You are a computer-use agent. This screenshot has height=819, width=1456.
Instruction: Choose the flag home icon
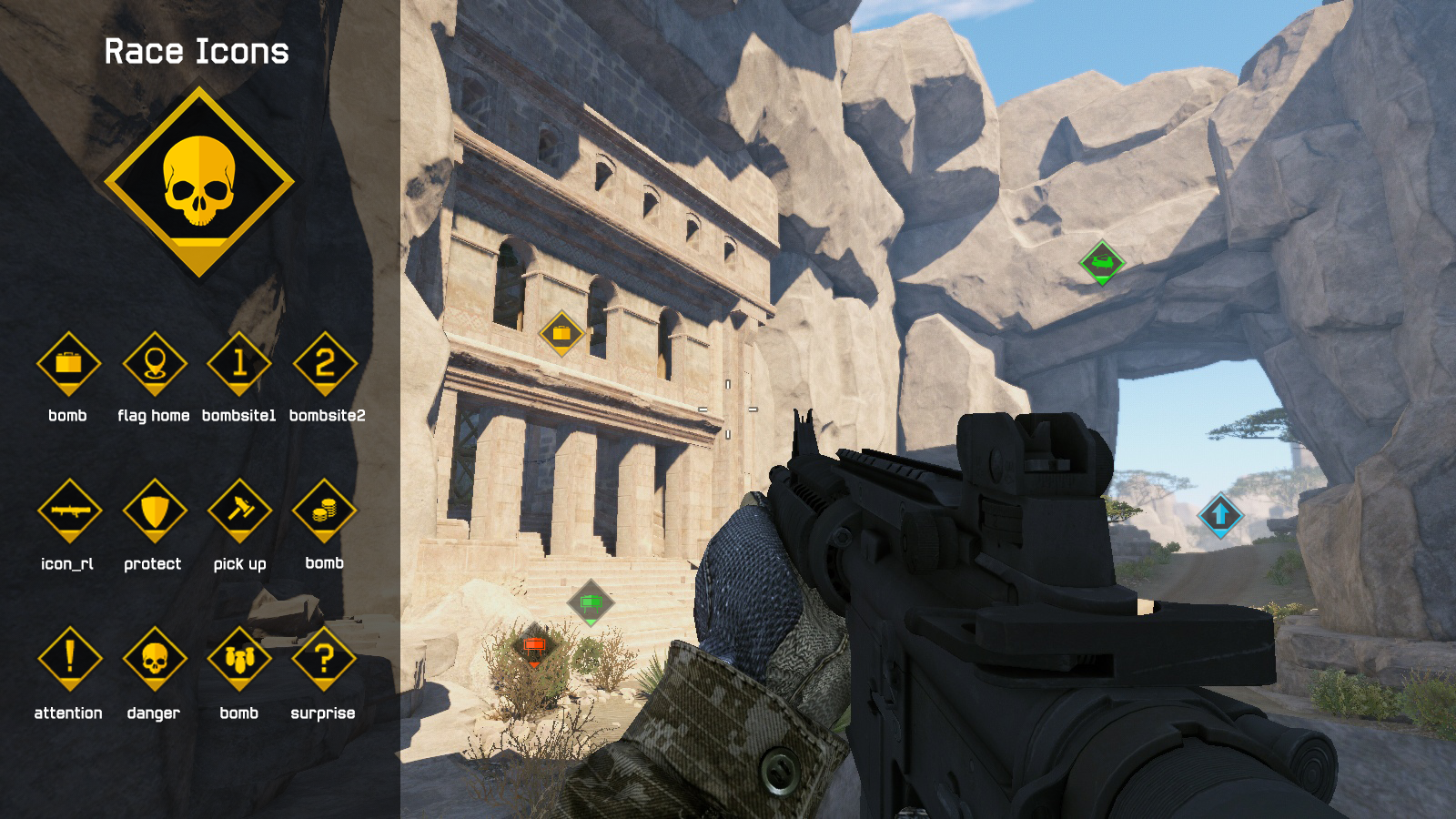[155, 364]
